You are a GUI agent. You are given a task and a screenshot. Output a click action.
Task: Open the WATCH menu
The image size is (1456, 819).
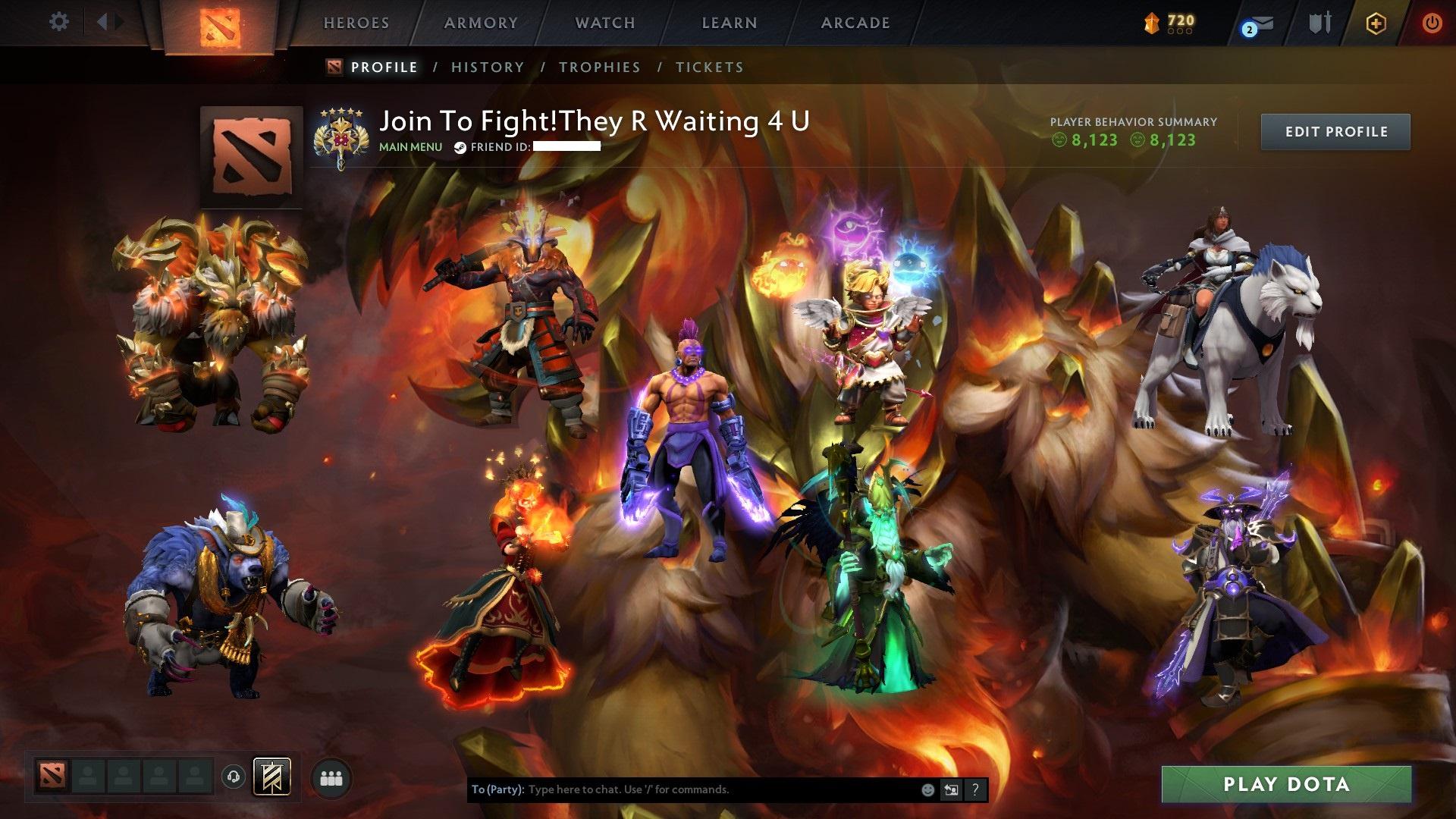click(x=604, y=23)
